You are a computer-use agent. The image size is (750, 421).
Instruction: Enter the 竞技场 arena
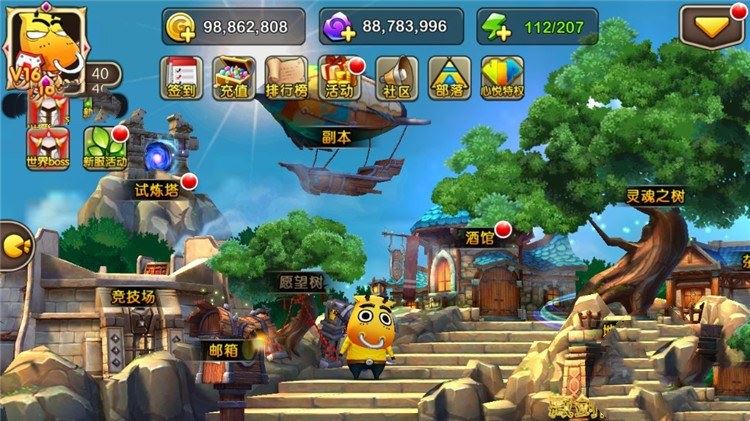click(132, 296)
